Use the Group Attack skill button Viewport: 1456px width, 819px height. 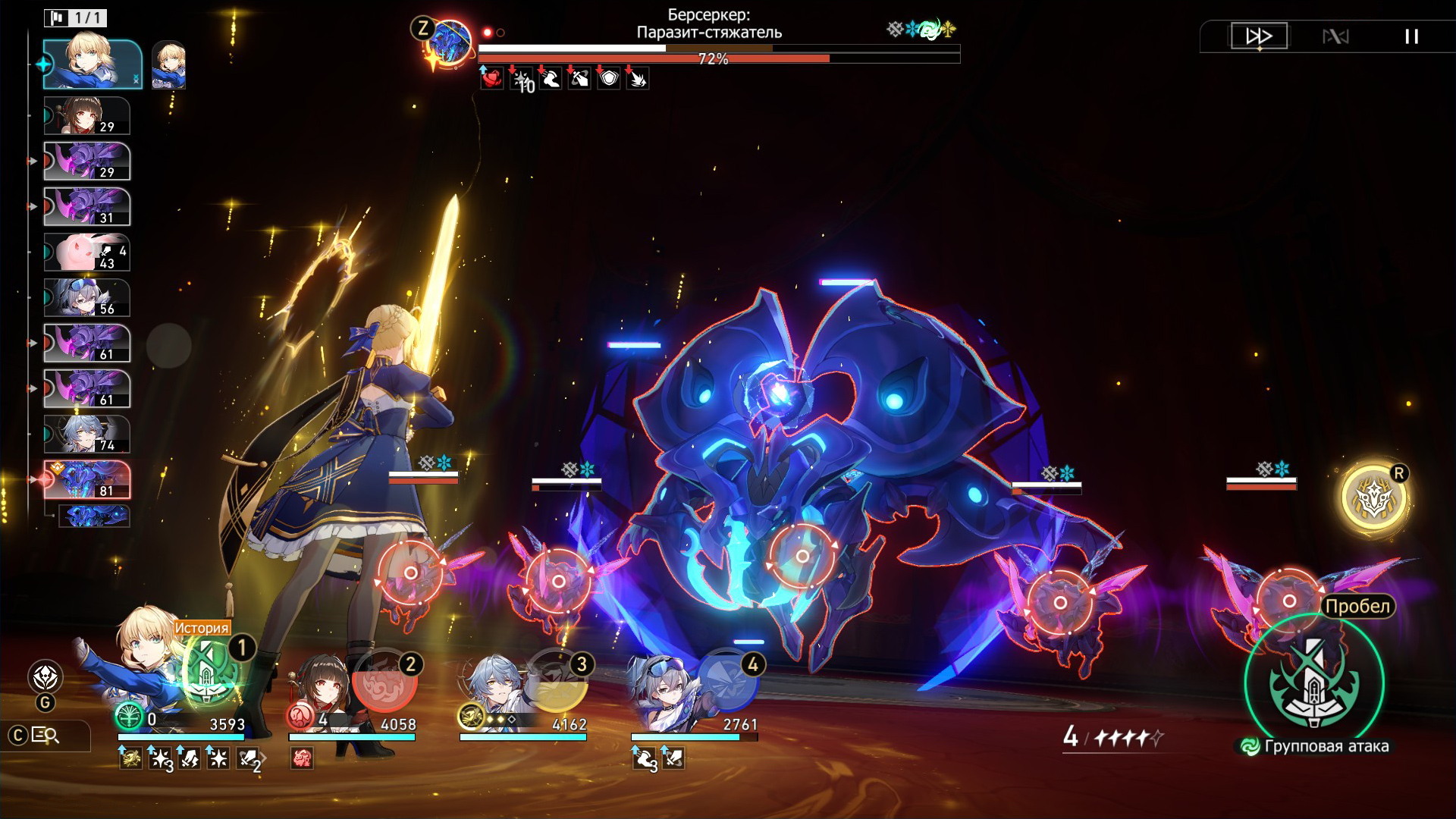(1313, 684)
